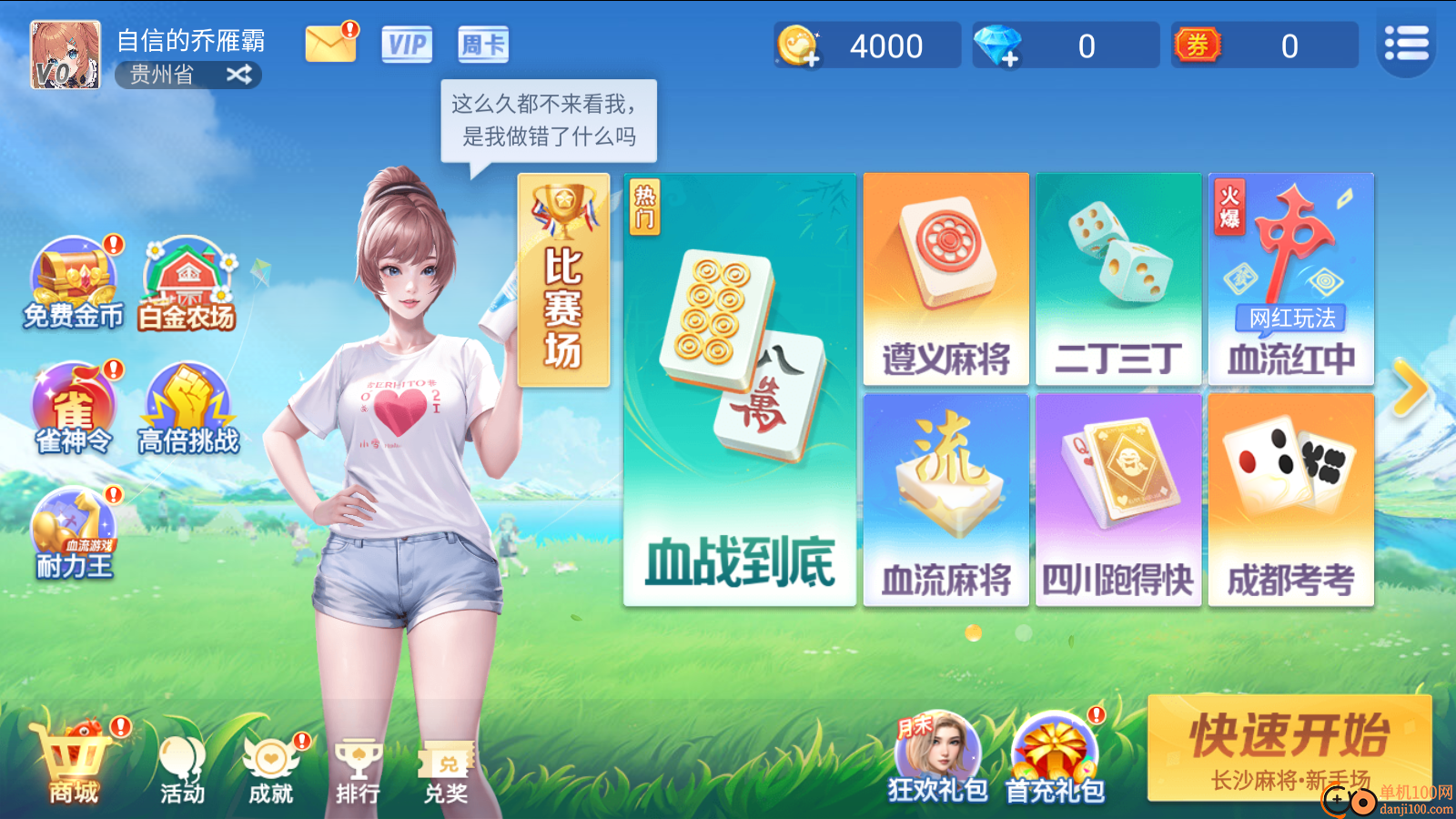This screenshot has height=819, width=1456.
Task: Open the hamburger menu at top right
Action: (x=1406, y=44)
